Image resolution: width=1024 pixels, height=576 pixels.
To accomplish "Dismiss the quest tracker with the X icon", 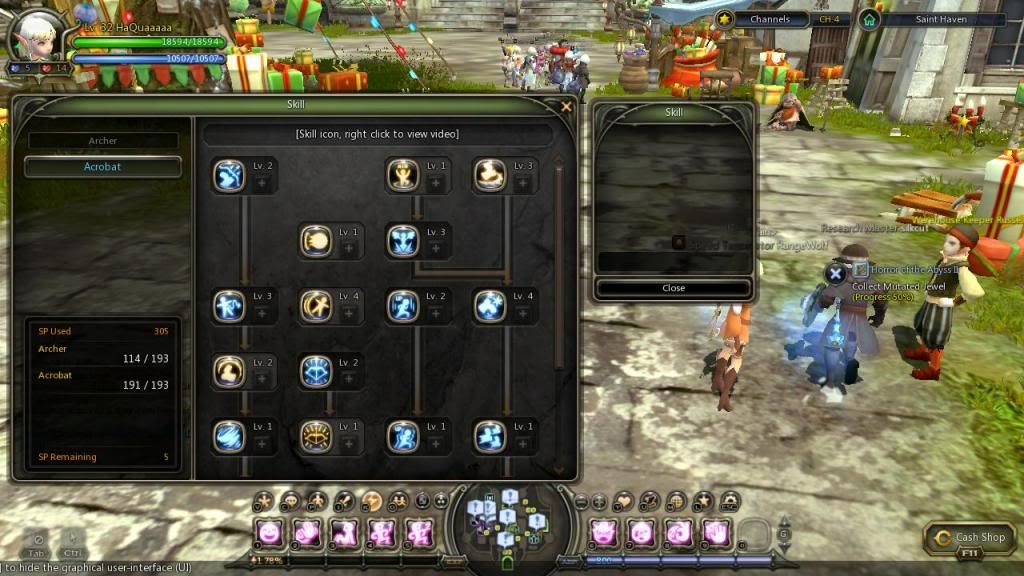I will click(x=837, y=273).
